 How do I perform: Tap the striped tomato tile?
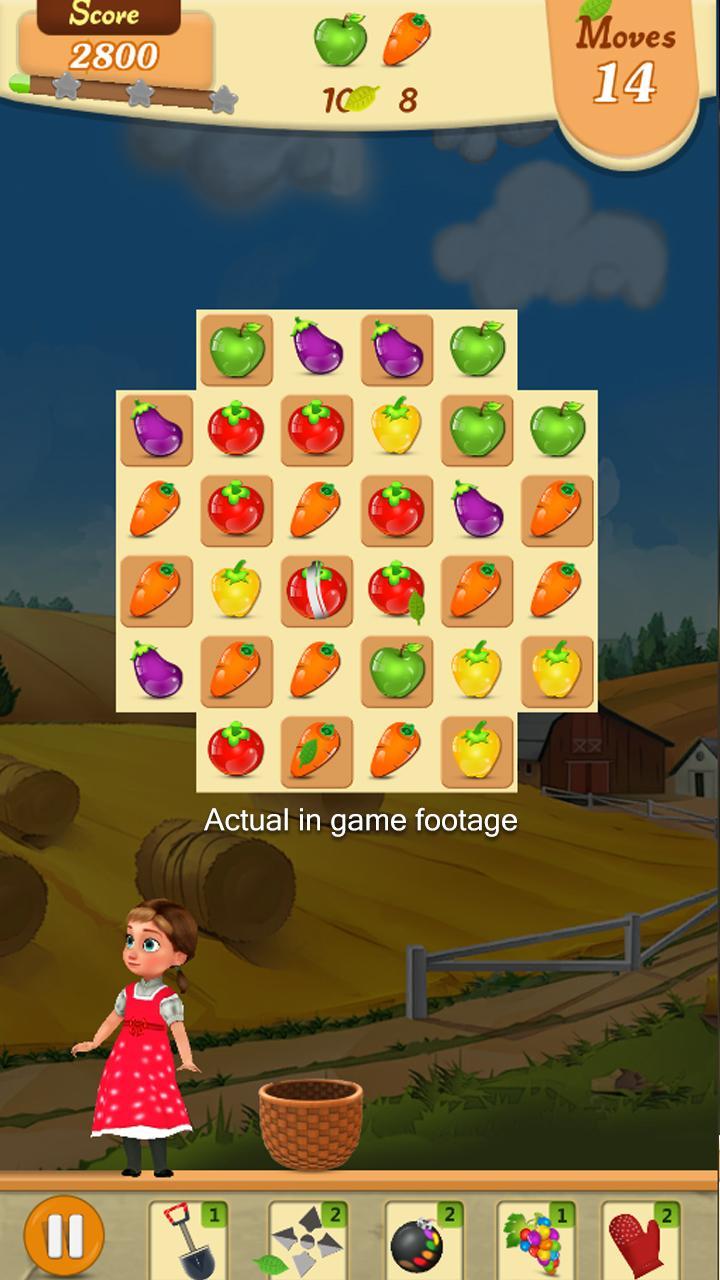[x=316, y=590]
